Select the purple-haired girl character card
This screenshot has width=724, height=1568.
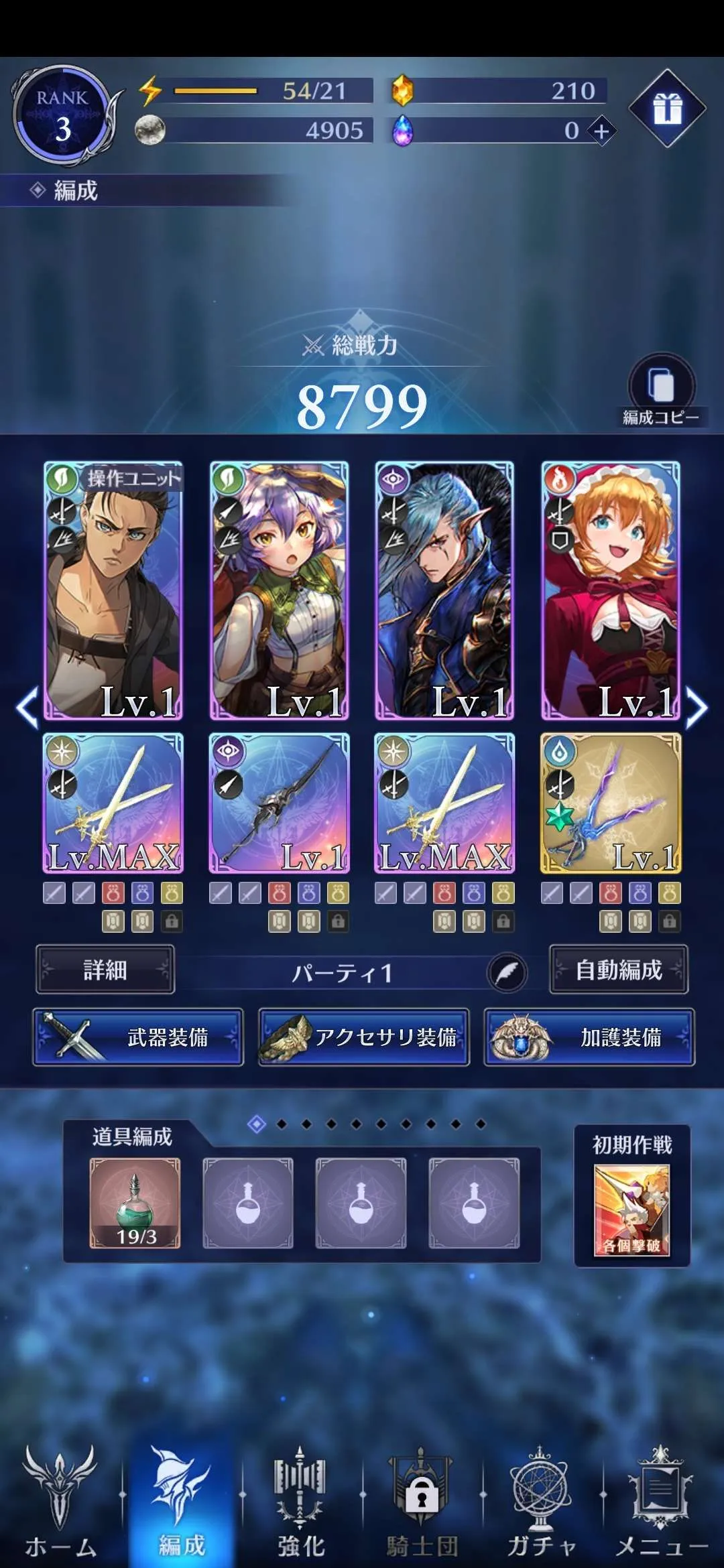tap(279, 590)
